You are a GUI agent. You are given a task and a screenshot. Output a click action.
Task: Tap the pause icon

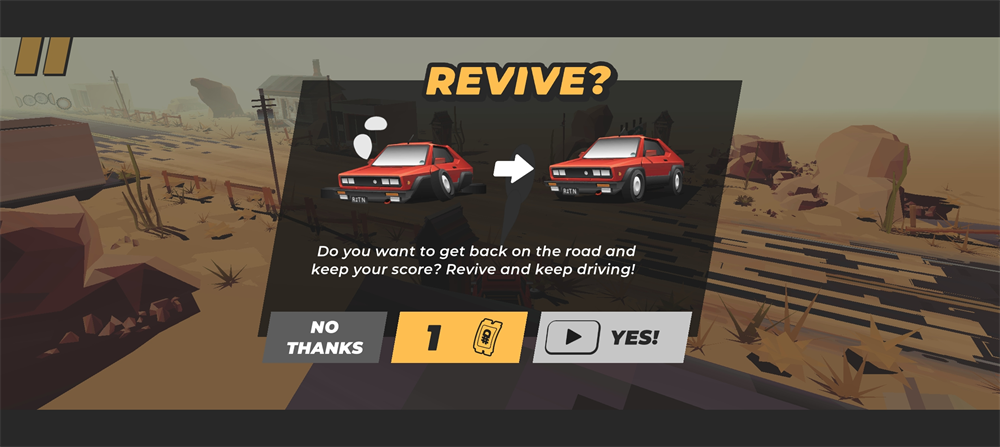pyautogui.click(x=43, y=56)
